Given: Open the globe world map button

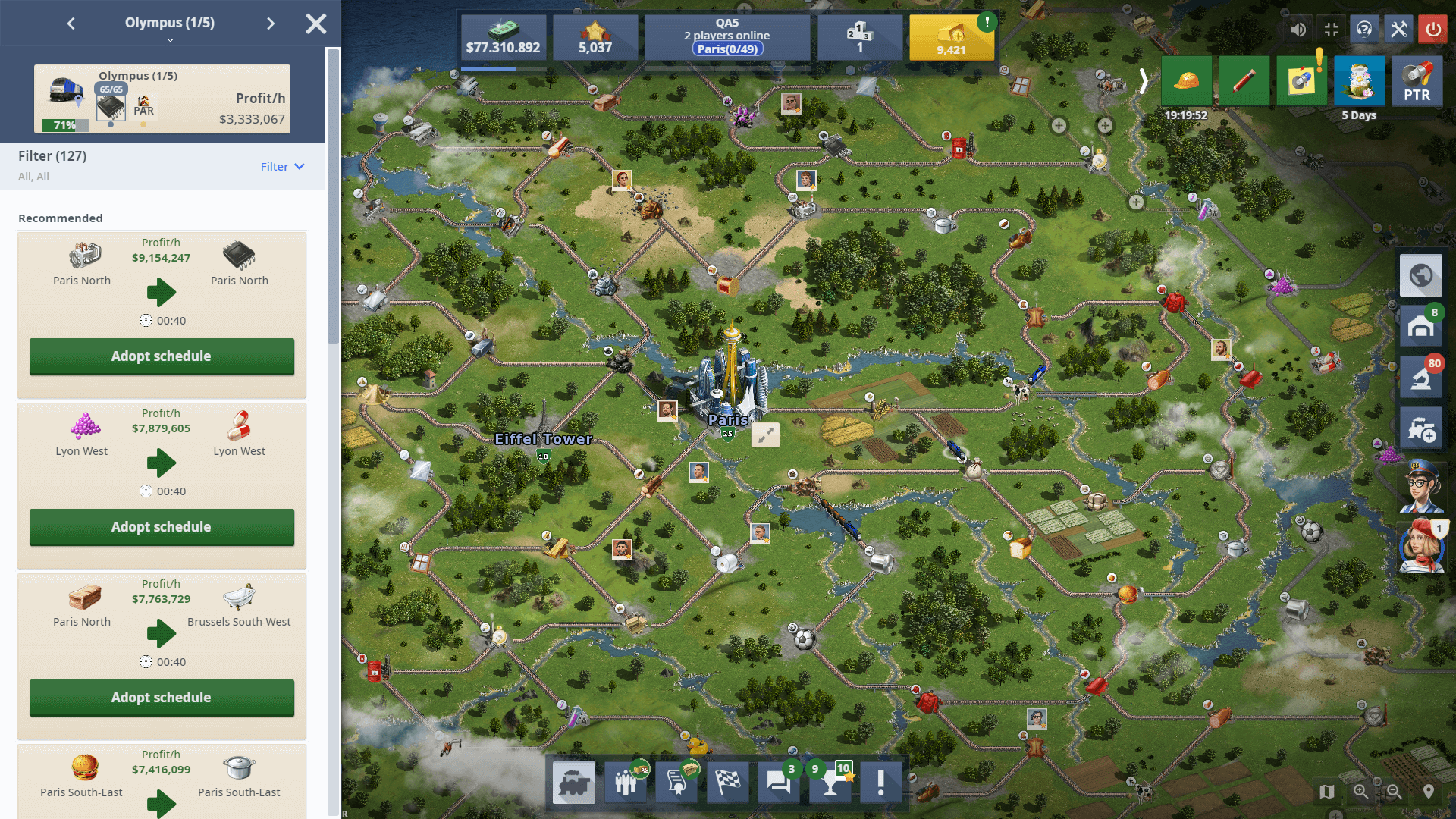Looking at the screenshot, I should 1420,275.
